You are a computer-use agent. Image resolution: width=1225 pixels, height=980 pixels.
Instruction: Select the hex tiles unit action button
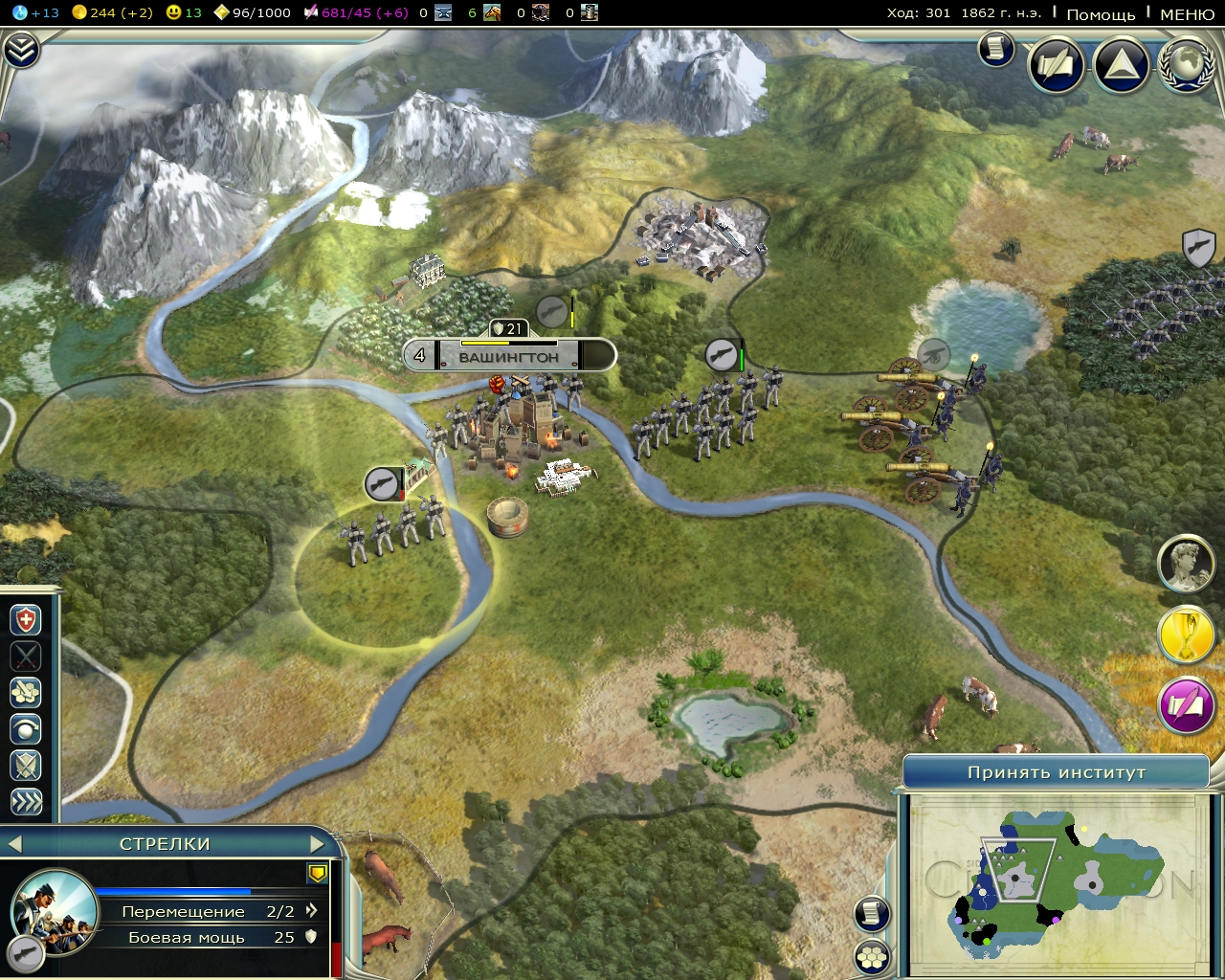pos(26,692)
